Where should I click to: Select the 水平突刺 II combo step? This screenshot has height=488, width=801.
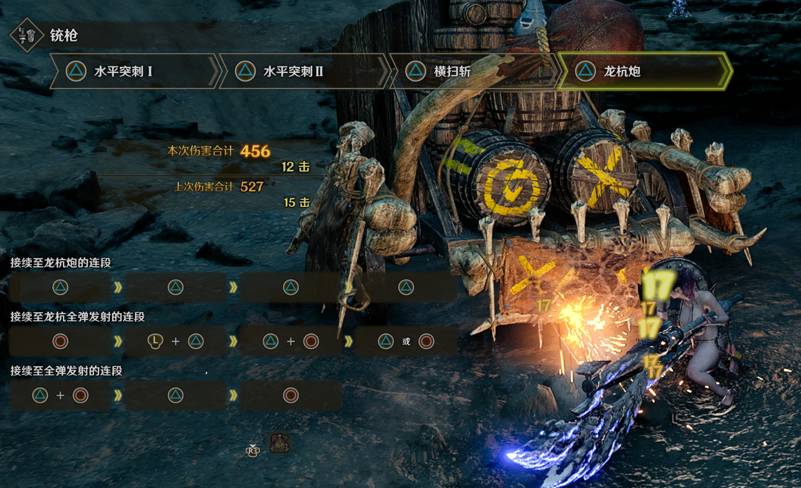coord(303,72)
